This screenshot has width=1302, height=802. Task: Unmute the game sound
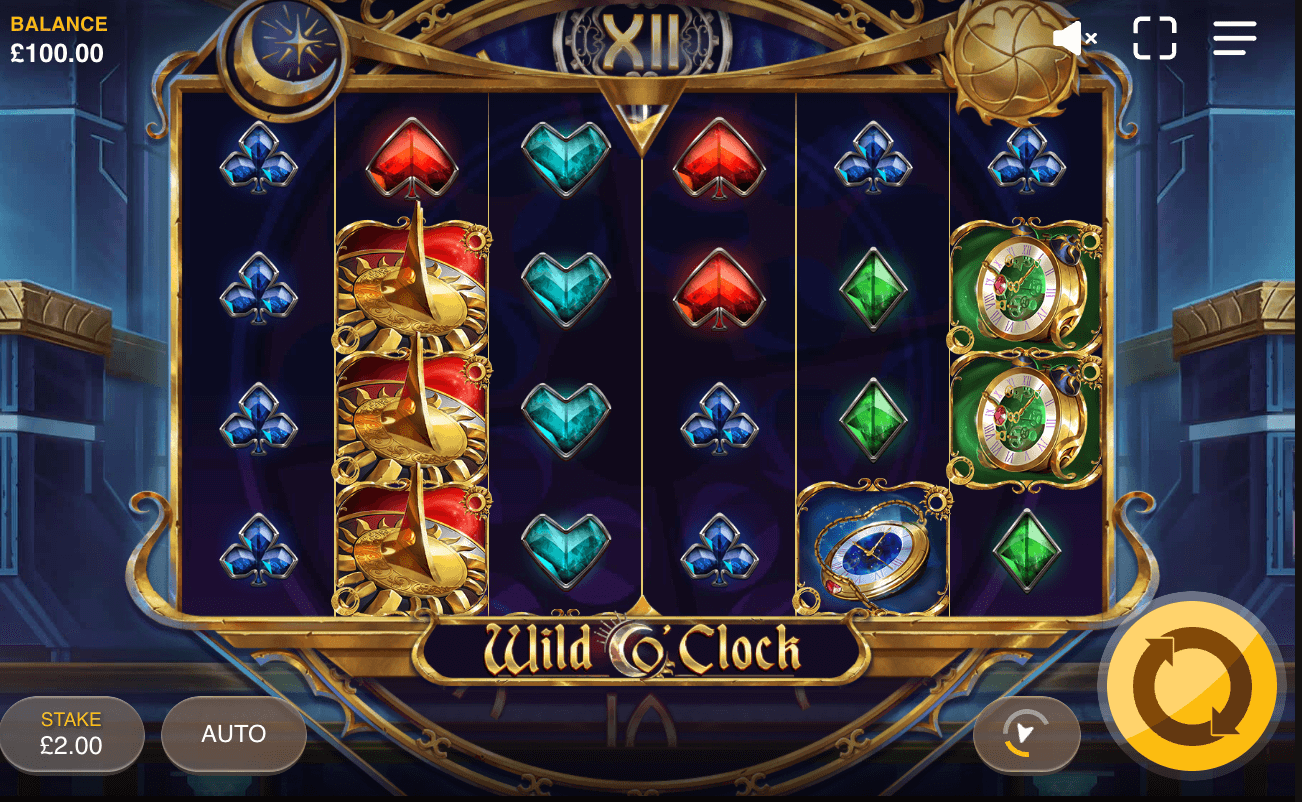pos(1075,37)
